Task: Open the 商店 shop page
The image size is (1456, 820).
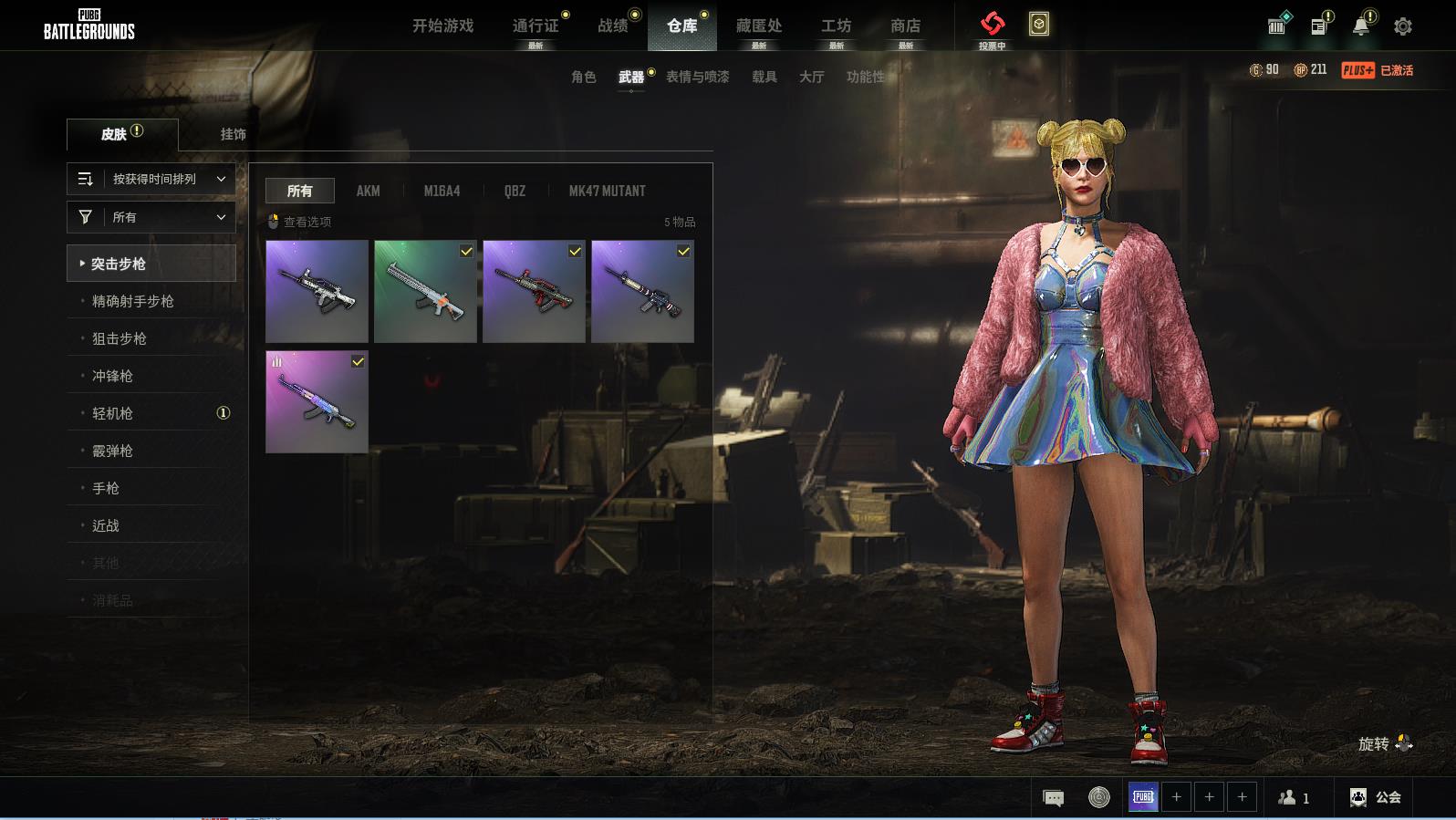Action: [x=905, y=26]
